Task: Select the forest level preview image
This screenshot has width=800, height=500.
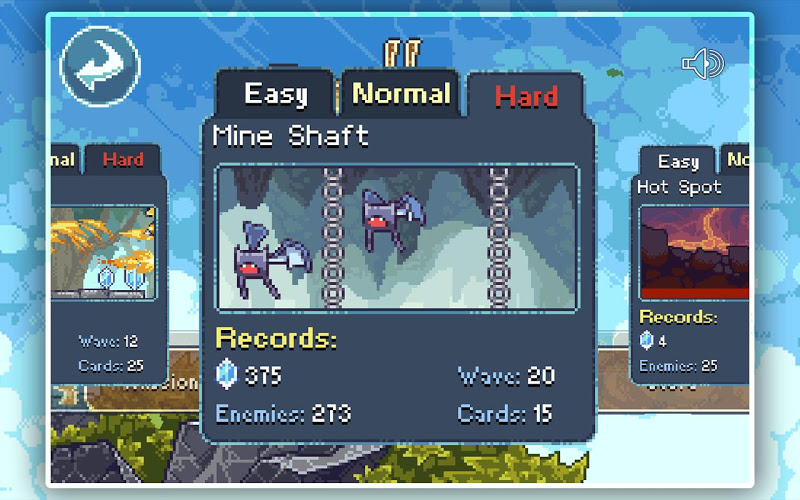Action: [x=103, y=249]
